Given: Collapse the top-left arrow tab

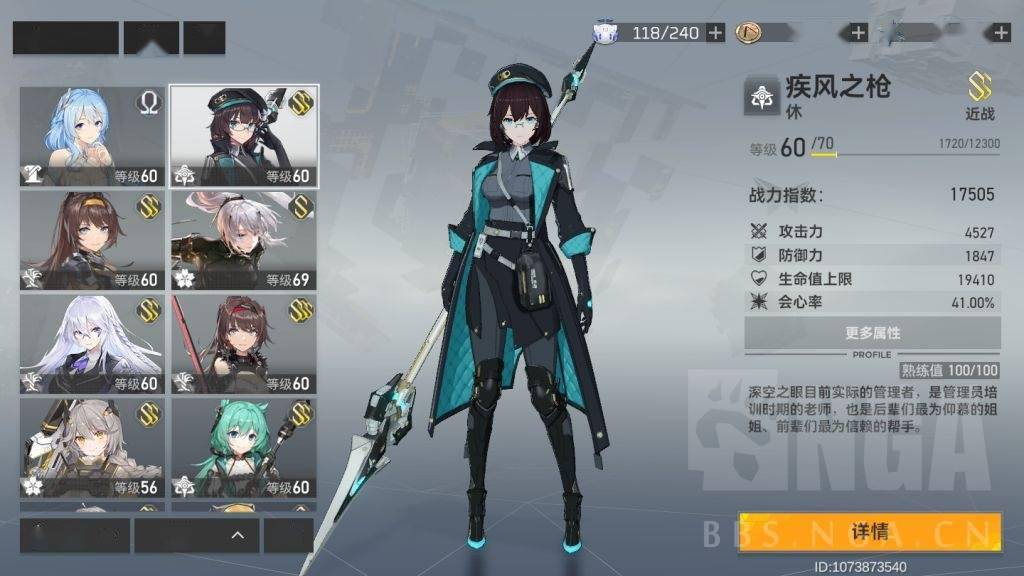Looking at the screenshot, I should point(151,37).
